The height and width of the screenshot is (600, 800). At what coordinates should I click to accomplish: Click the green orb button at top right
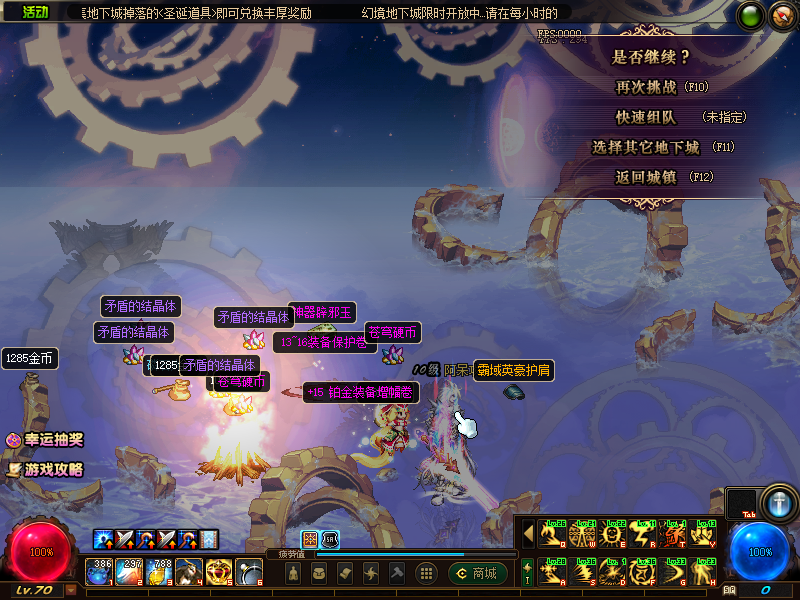coord(752,16)
